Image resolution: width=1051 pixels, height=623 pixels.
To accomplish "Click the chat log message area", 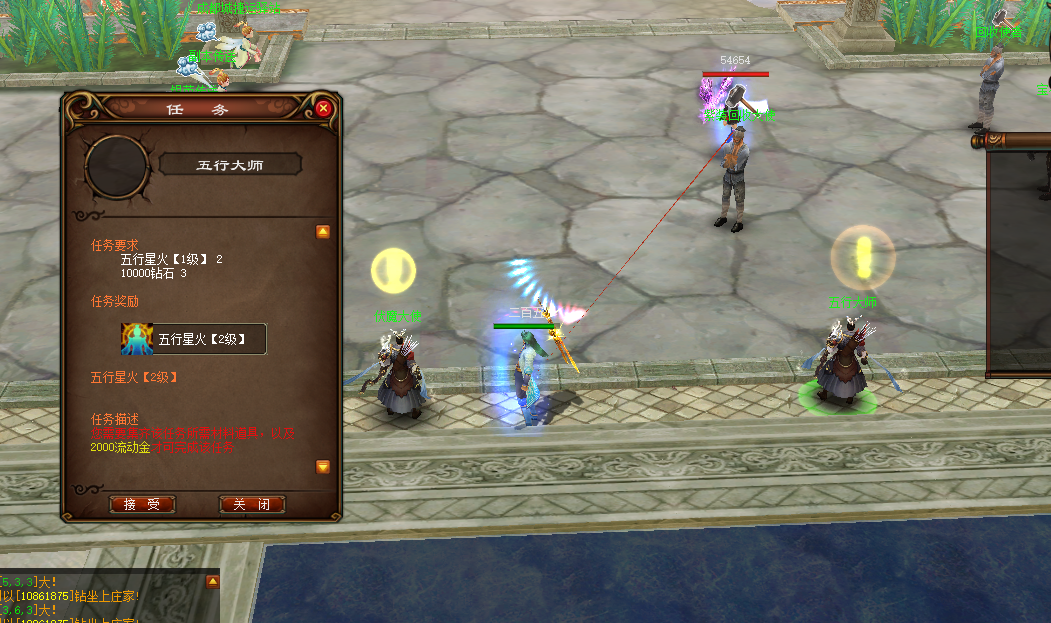I will pos(108,598).
